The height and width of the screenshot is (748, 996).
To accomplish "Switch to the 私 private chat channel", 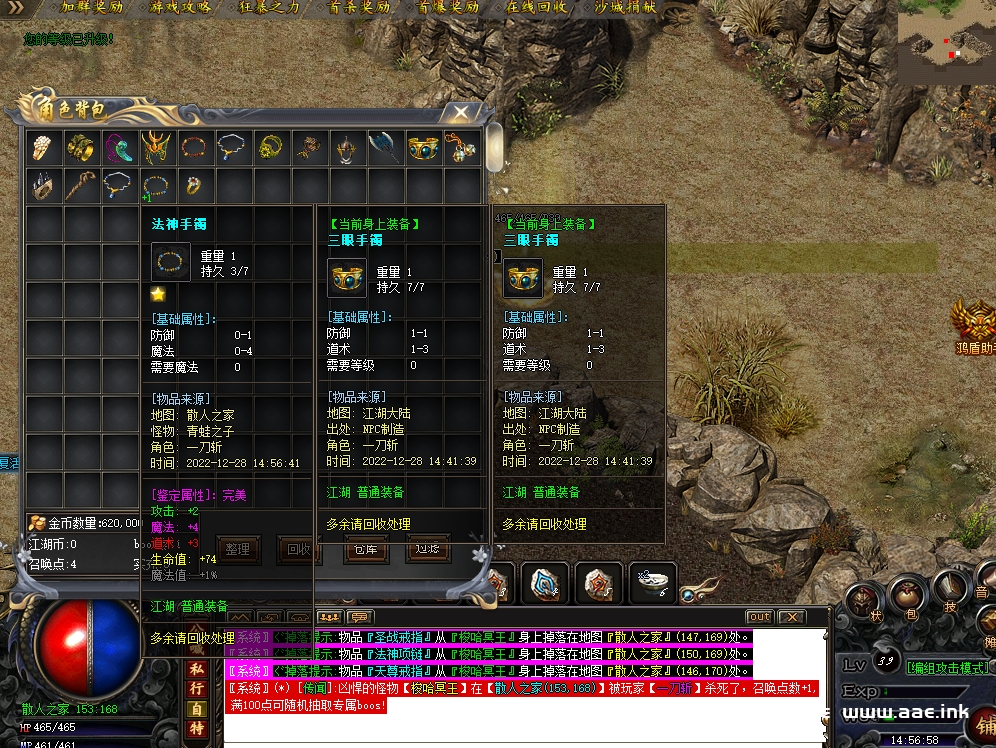I will point(197,669).
